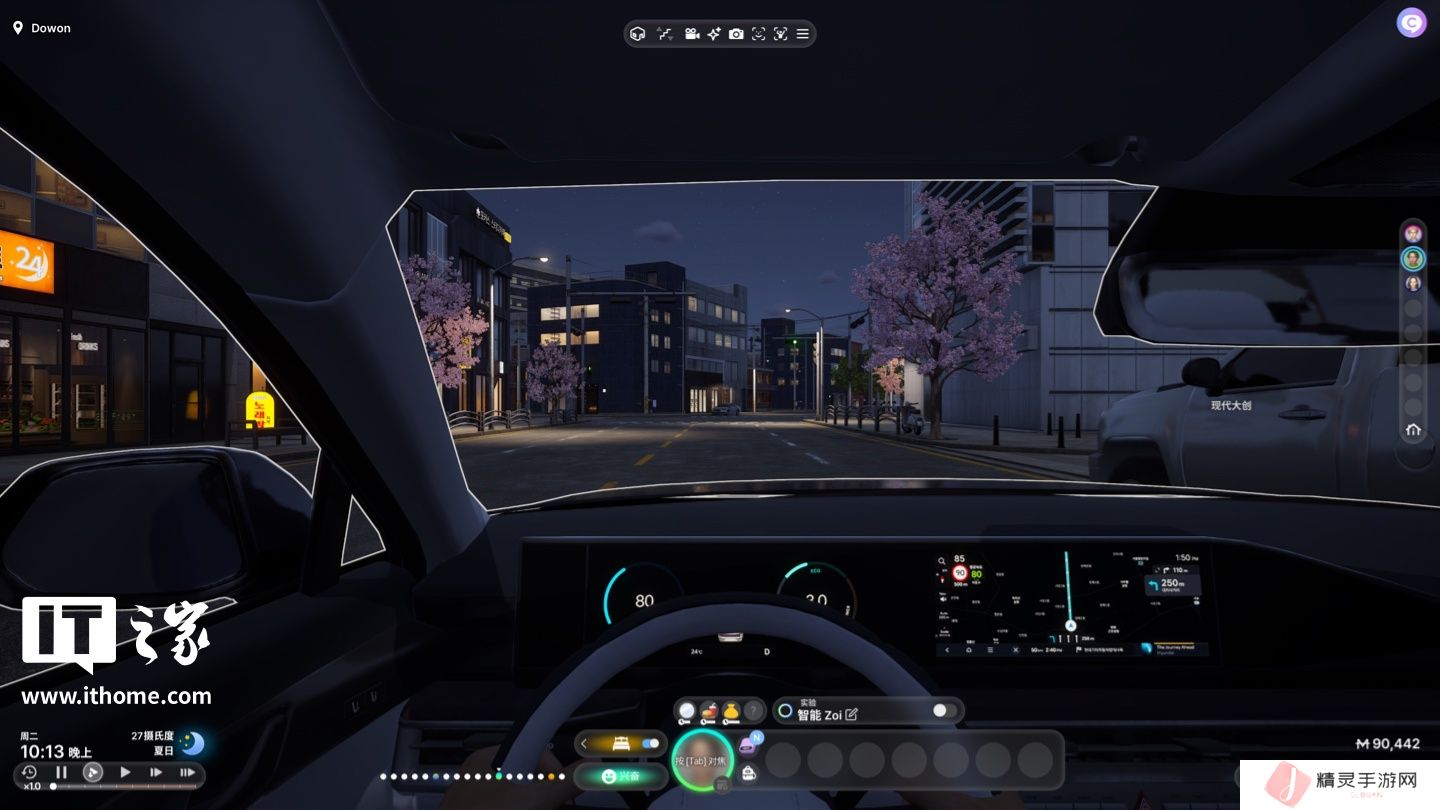Pause the game time
This screenshot has width=1440, height=810.
coord(61,772)
